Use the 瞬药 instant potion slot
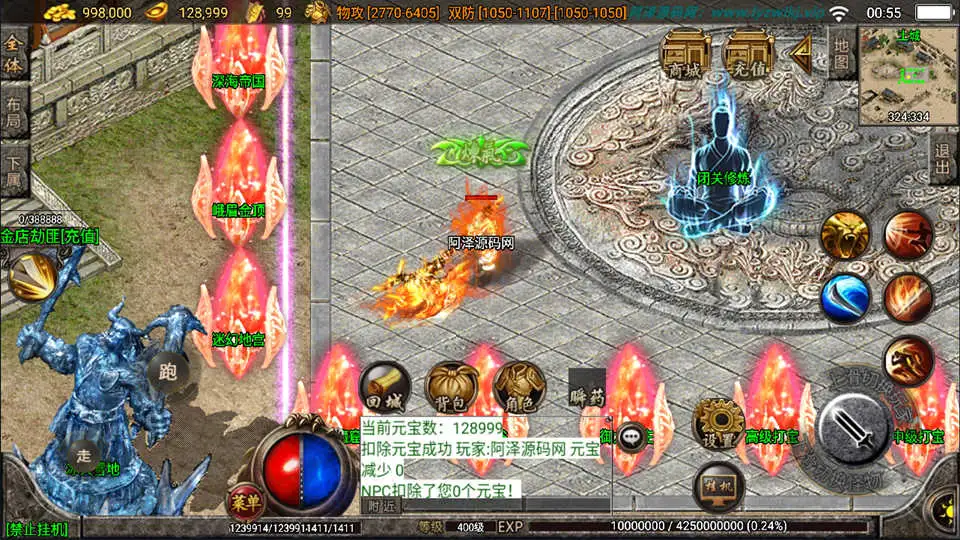The width and height of the screenshot is (960, 540). pyautogui.click(x=588, y=388)
